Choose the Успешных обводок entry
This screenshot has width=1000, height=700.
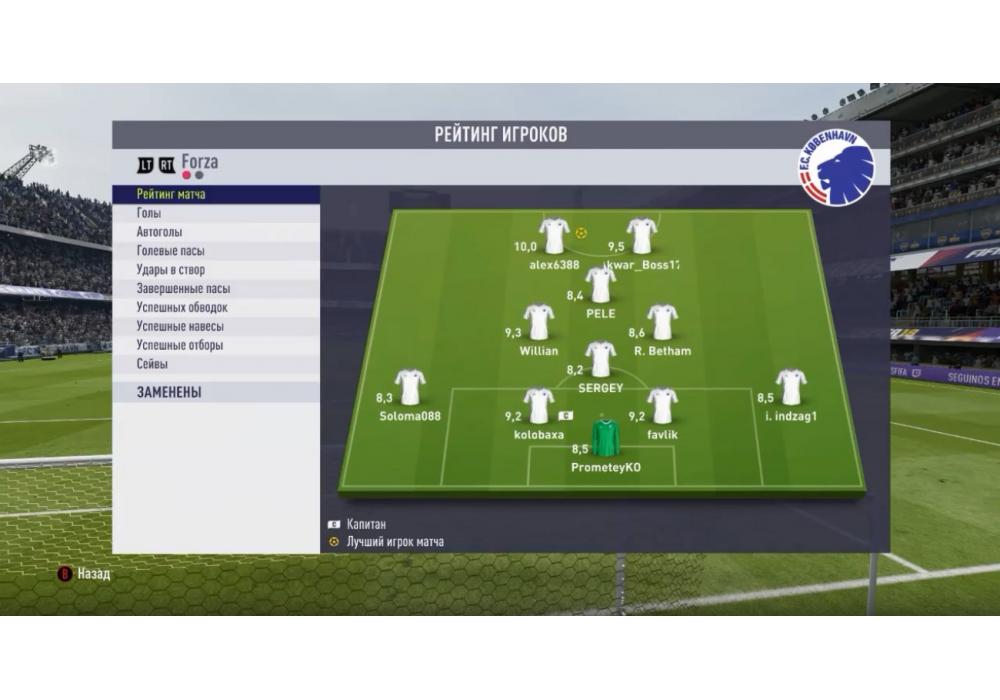pos(182,308)
